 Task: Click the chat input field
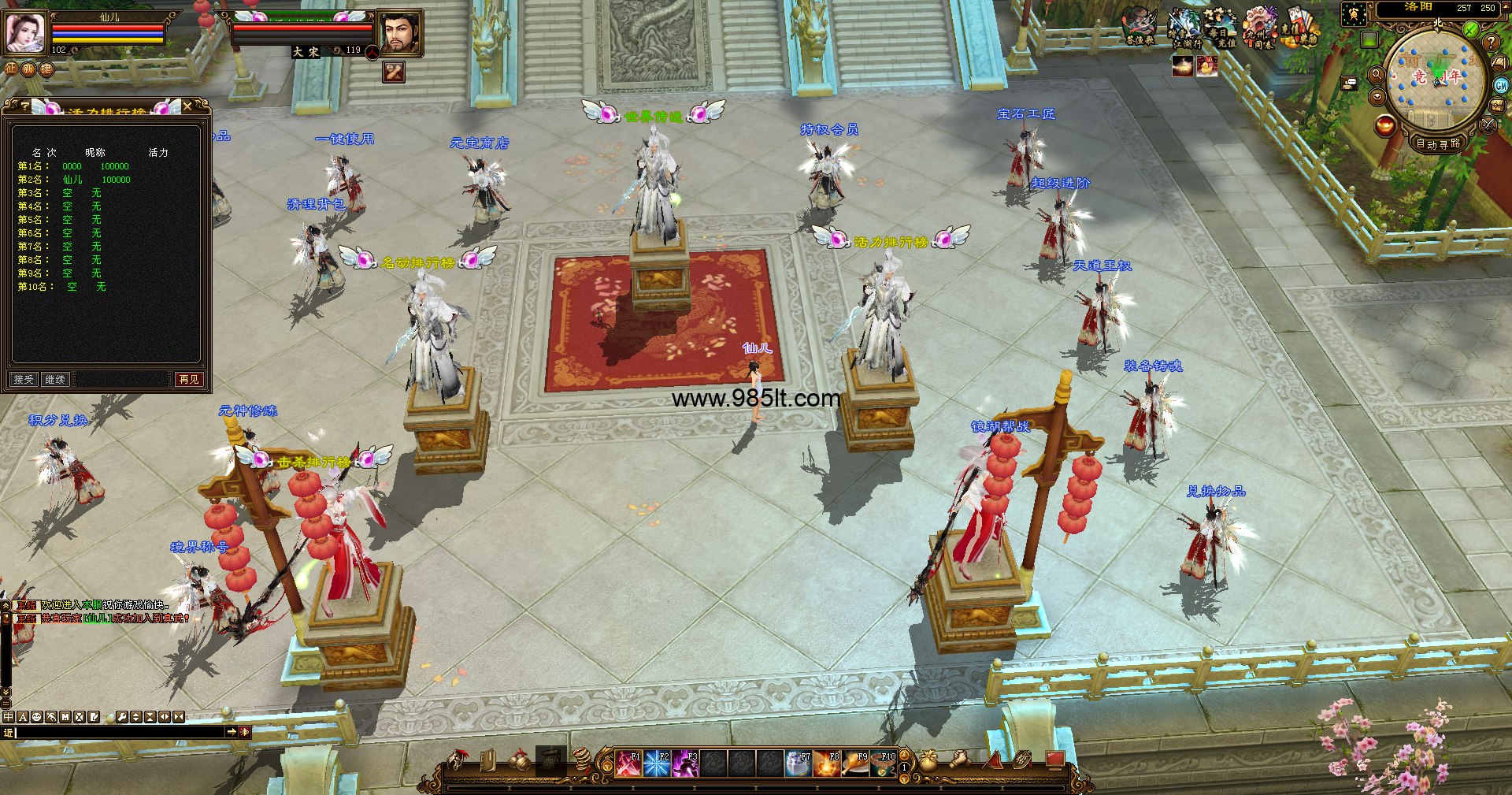click(120, 732)
